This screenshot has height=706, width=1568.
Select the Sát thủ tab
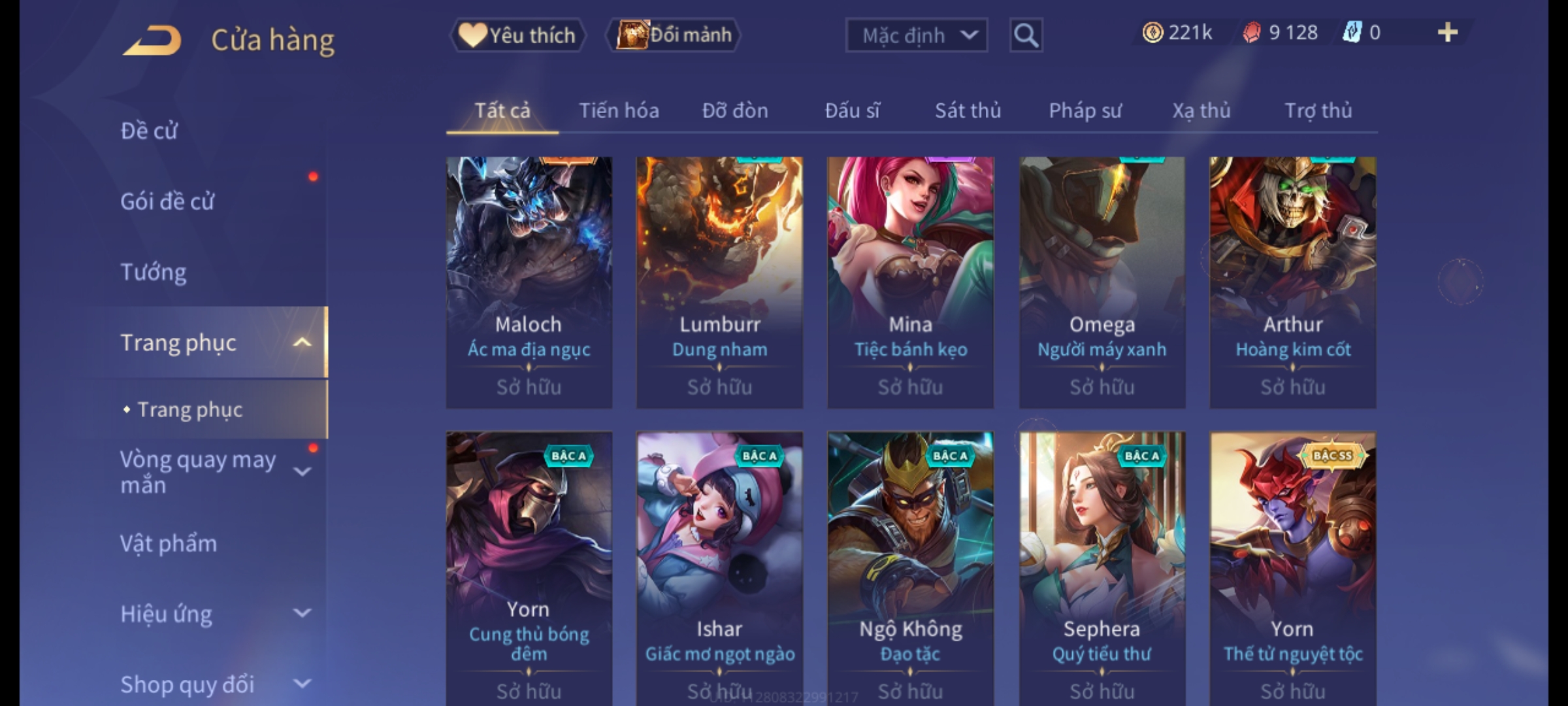968,111
